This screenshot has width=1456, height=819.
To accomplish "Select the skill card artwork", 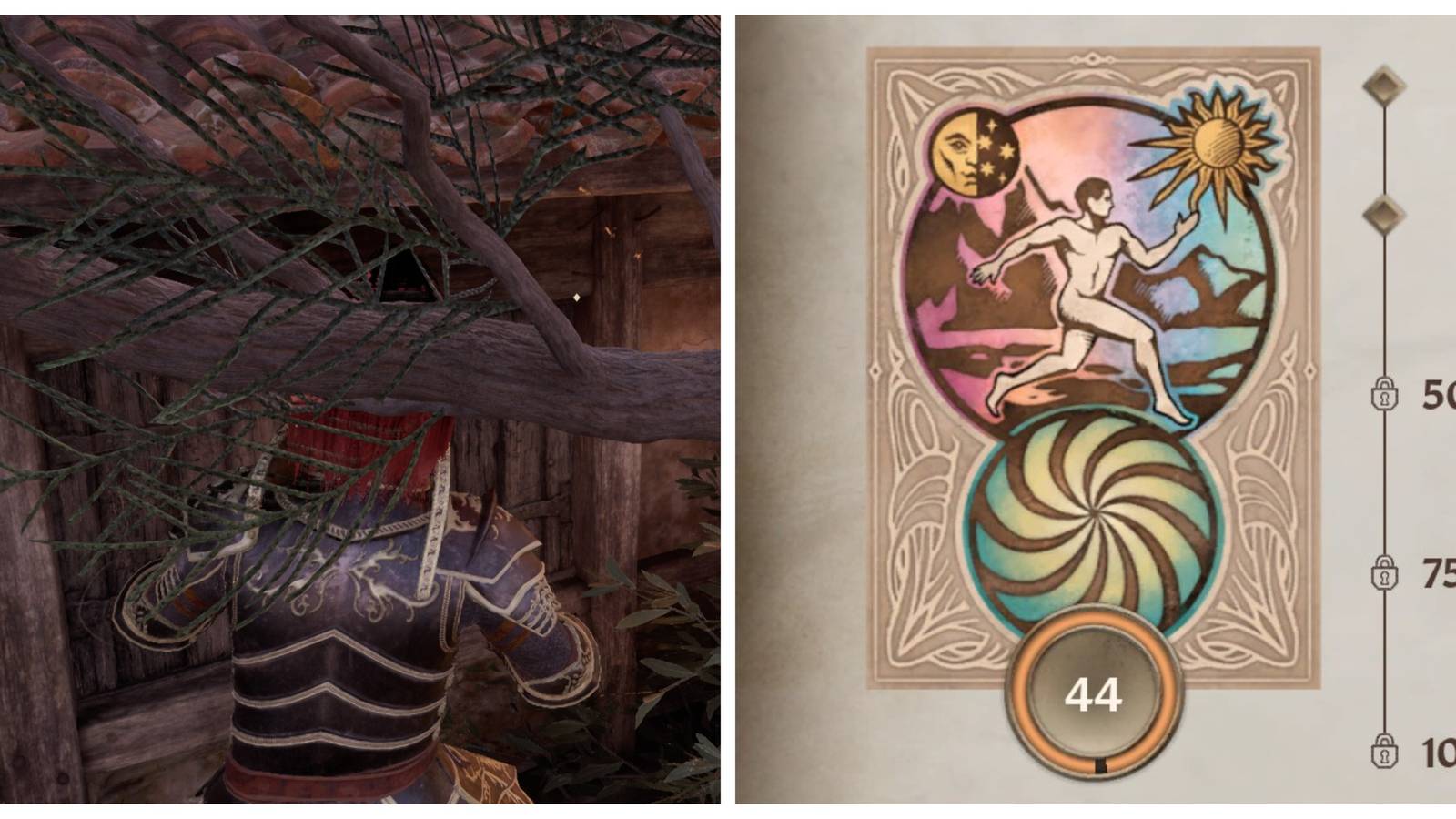I will [x=1092, y=364].
